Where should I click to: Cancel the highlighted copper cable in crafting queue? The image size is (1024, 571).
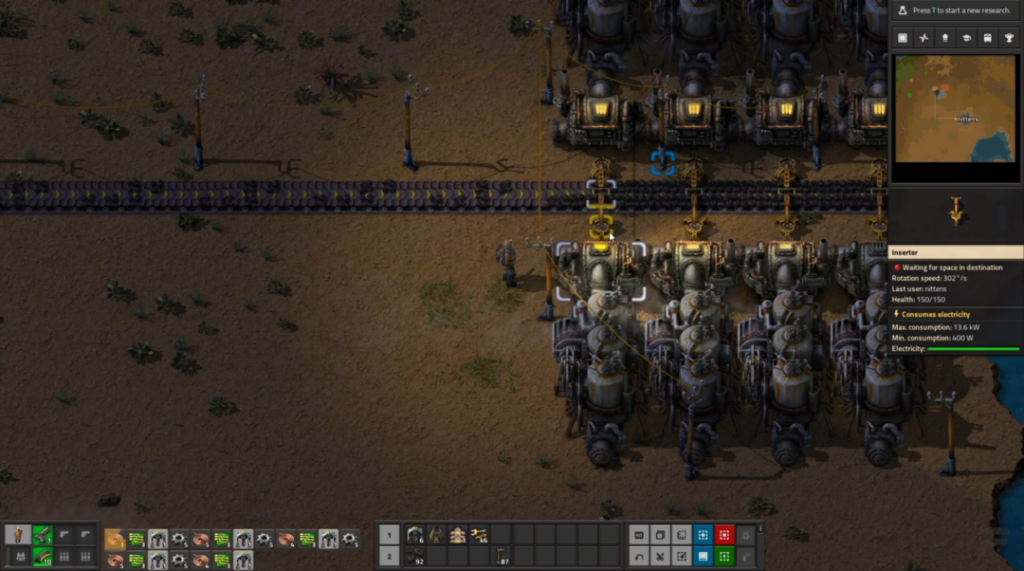(114, 538)
